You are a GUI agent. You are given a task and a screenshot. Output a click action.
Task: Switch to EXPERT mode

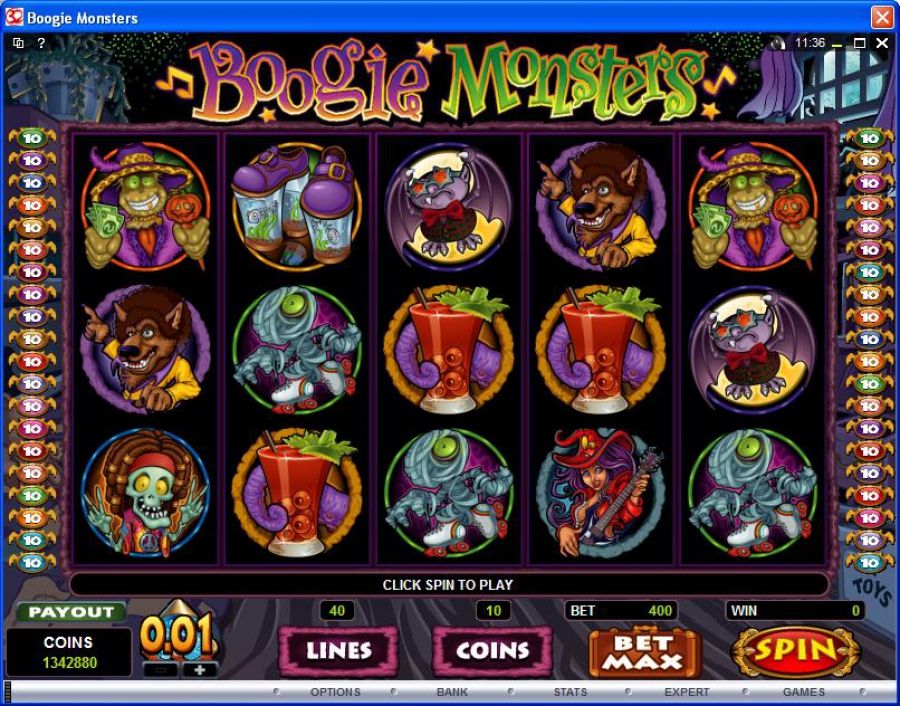[x=687, y=692]
